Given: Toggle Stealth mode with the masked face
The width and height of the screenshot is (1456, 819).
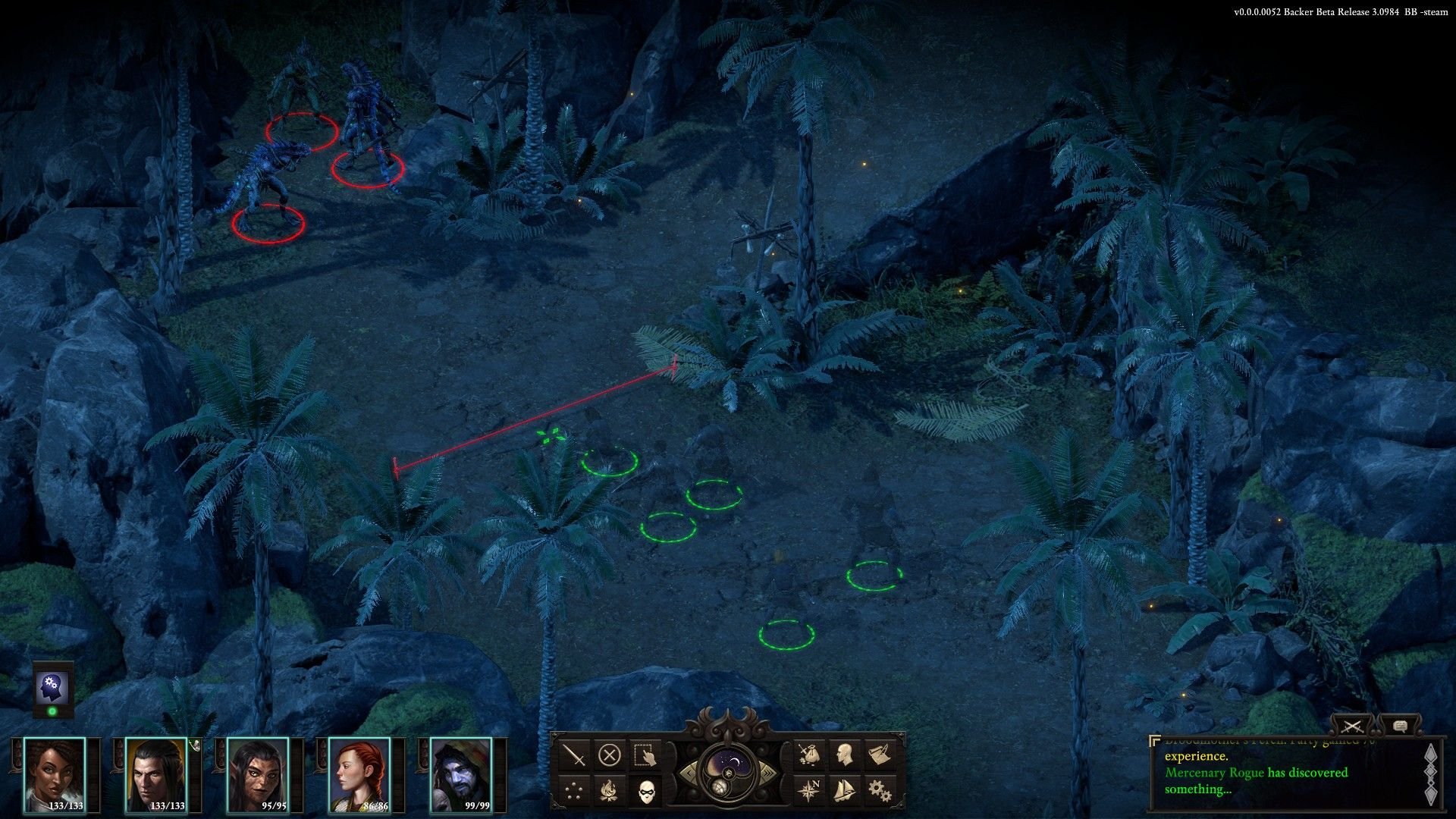Looking at the screenshot, I should (646, 791).
